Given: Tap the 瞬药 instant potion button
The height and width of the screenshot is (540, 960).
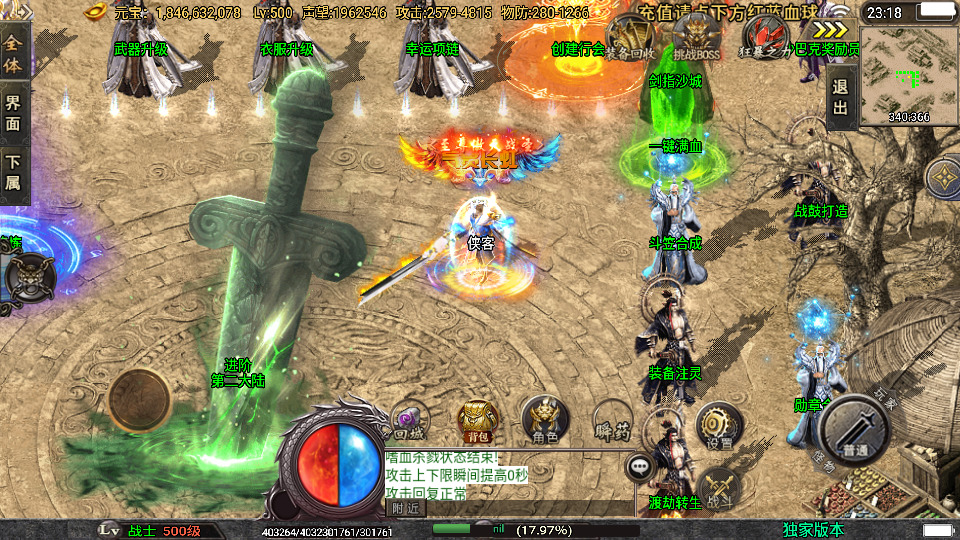Looking at the screenshot, I should [x=613, y=420].
